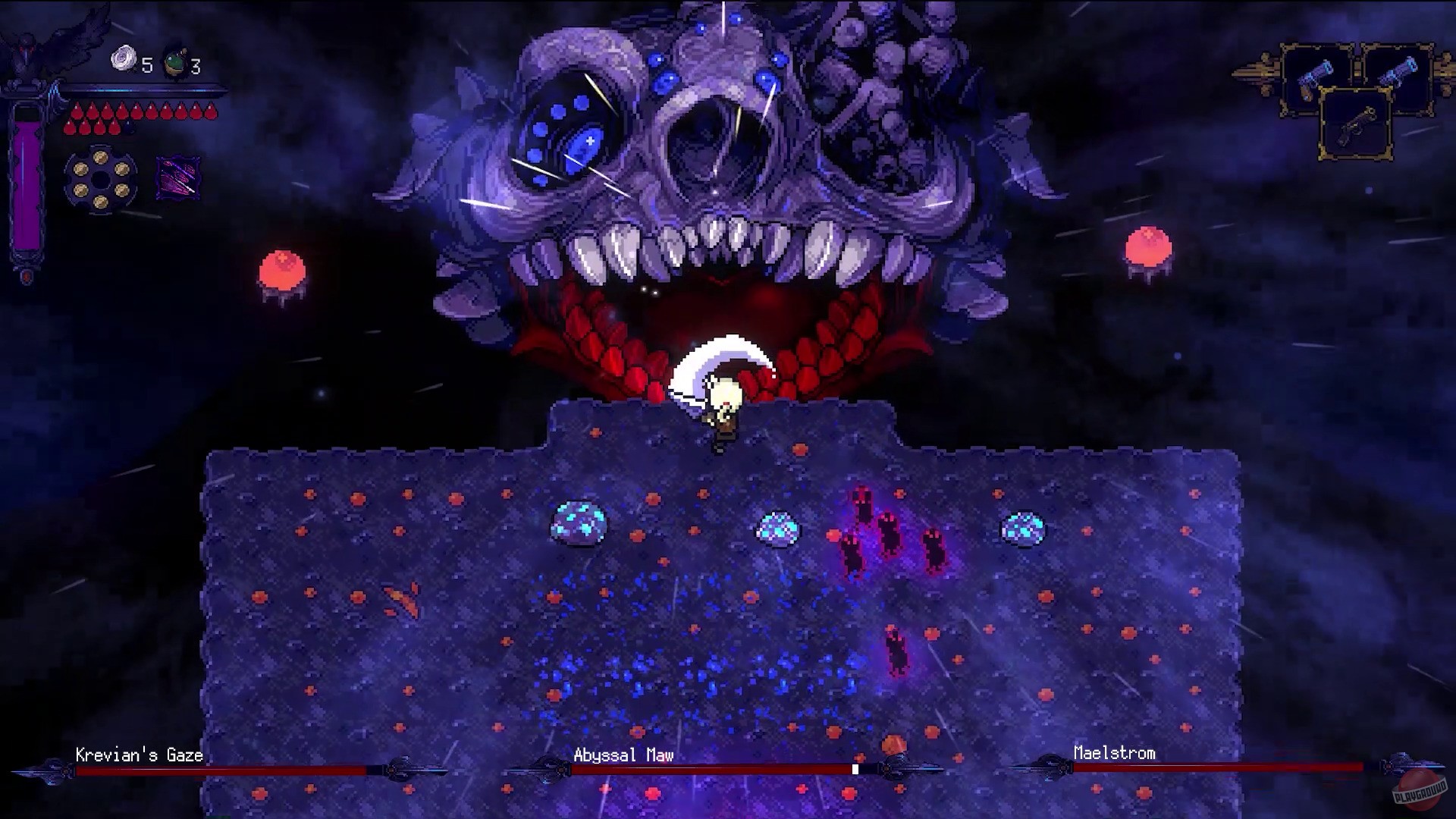Open the purple framed dagger ability icon
1456x819 pixels.
click(x=177, y=177)
